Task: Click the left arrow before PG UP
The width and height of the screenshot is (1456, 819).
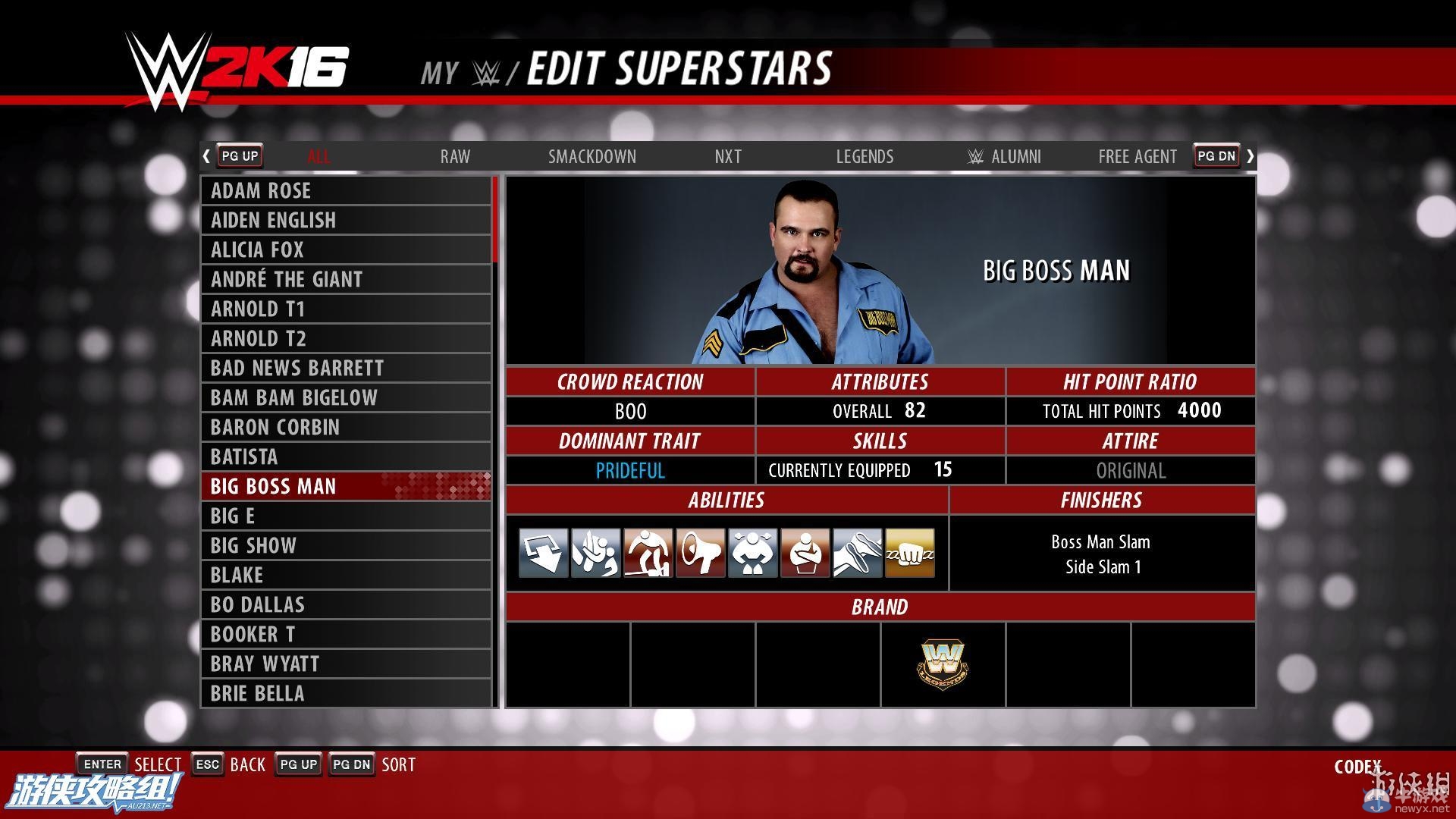Action: pos(206,155)
